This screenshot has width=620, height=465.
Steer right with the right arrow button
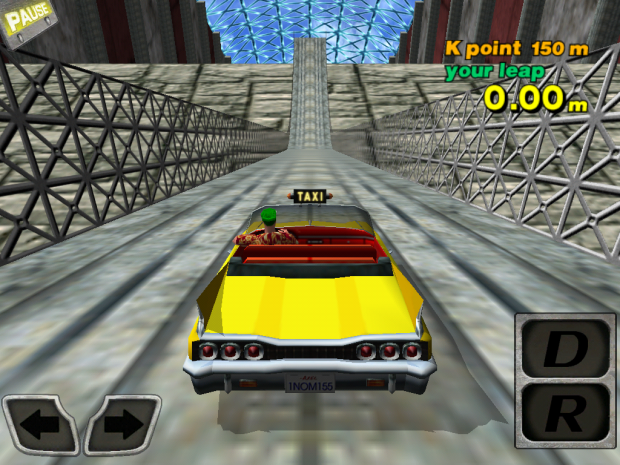coord(122,425)
